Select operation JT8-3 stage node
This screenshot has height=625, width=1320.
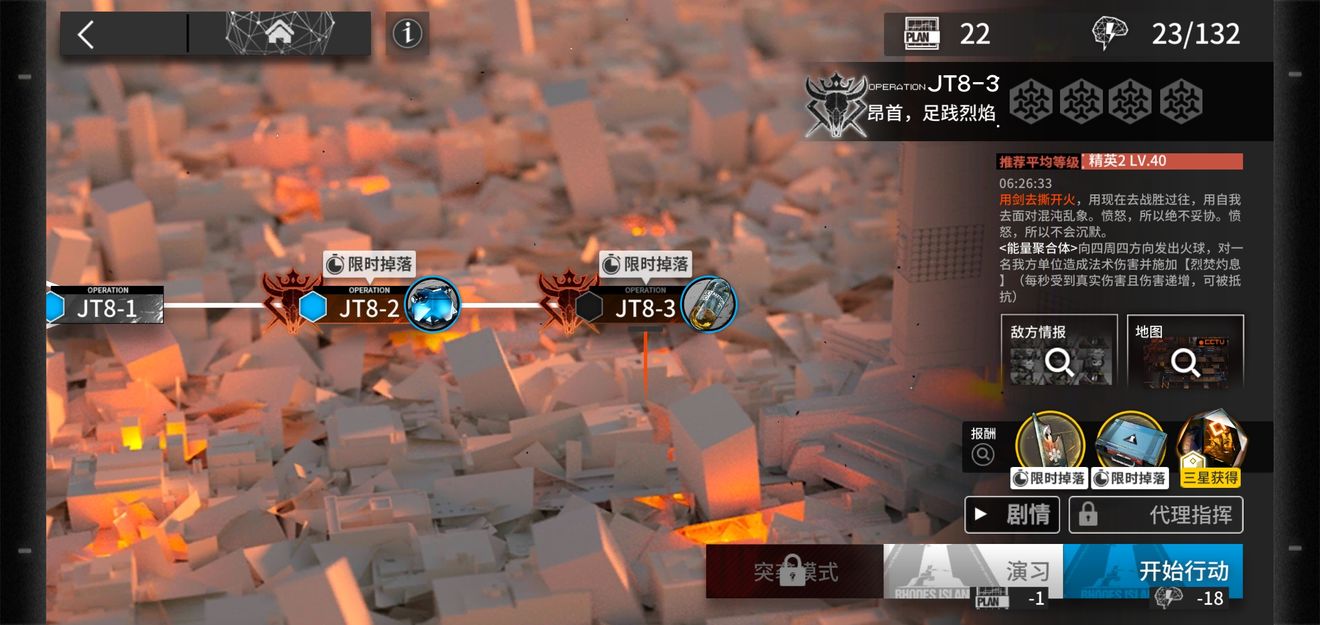(645, 306)
